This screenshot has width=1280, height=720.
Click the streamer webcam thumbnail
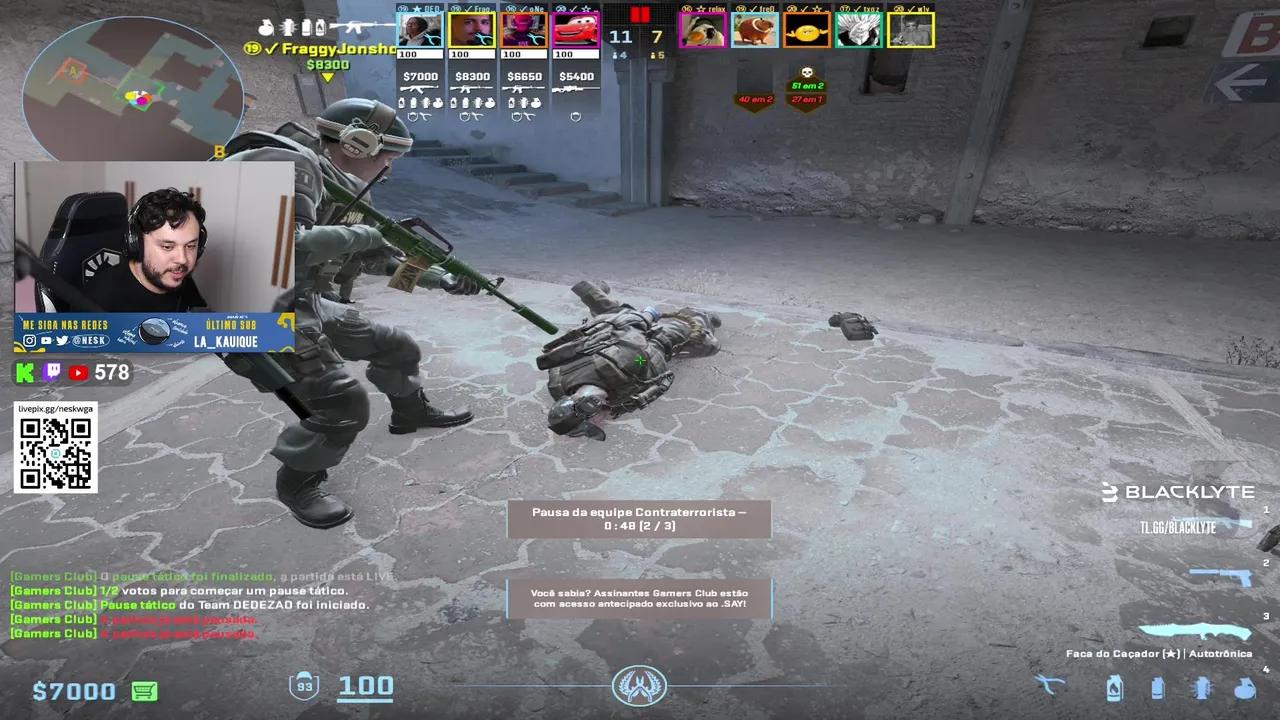pyautogui.click(x=150, y=240)
